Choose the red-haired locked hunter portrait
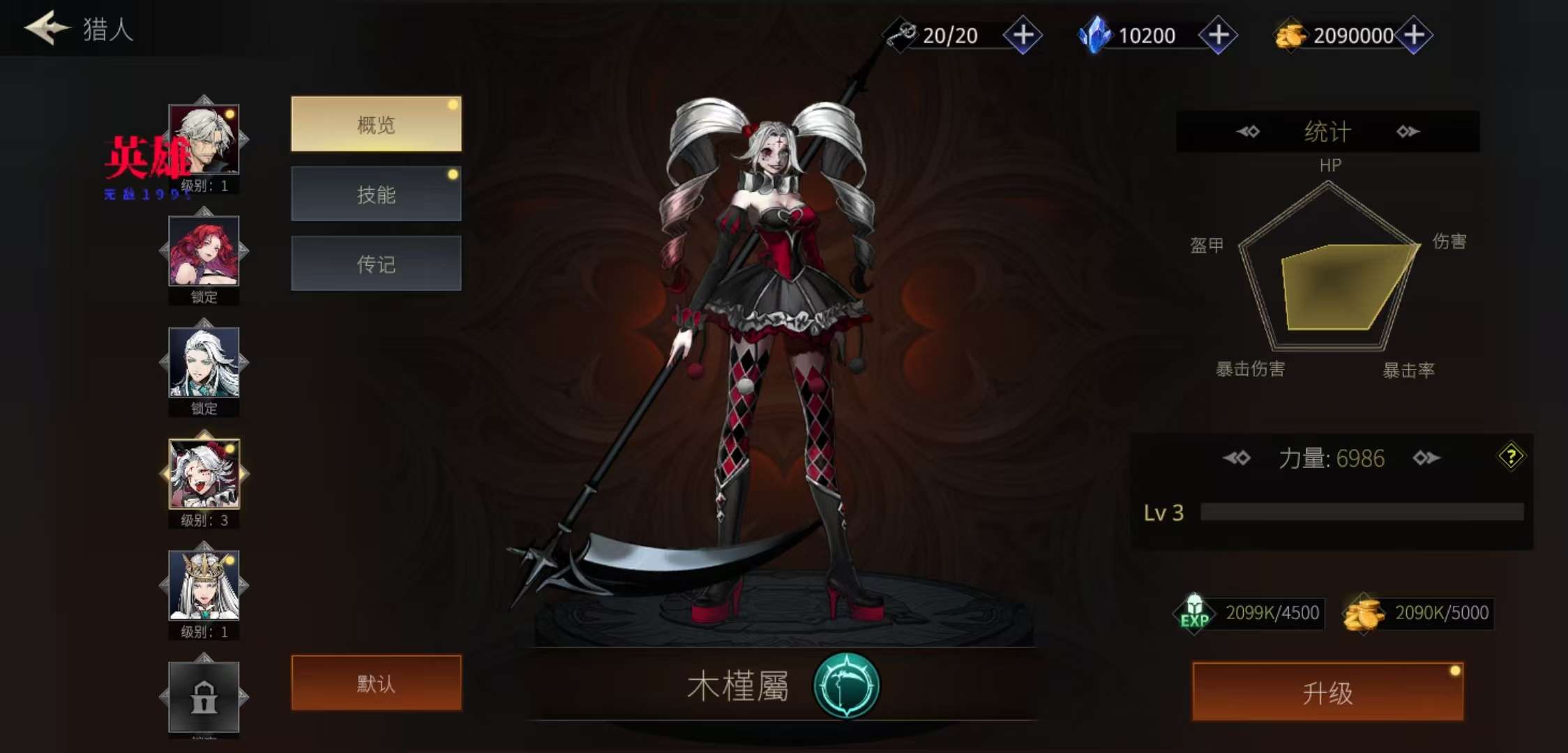The image size is (1568, 753). coord(204,251)
